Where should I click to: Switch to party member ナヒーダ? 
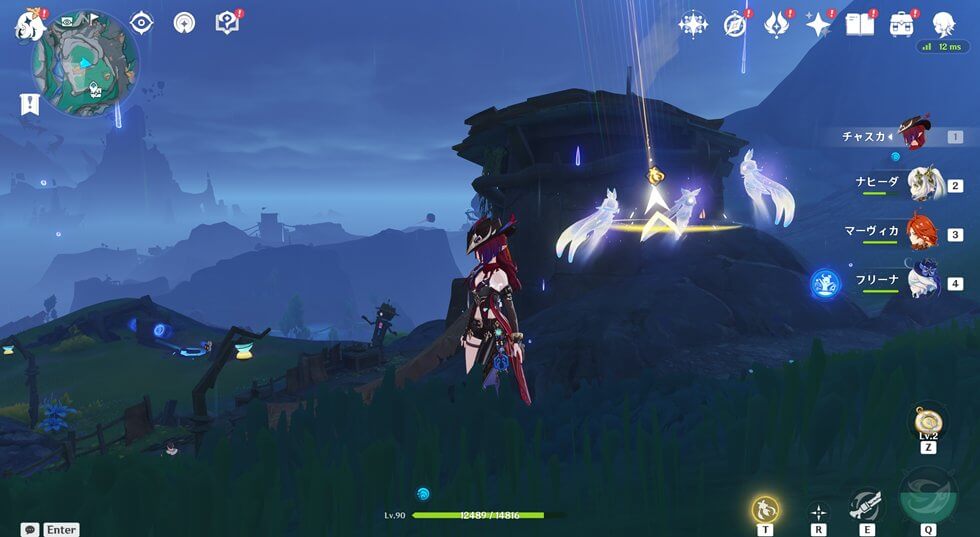coord(921,184)
